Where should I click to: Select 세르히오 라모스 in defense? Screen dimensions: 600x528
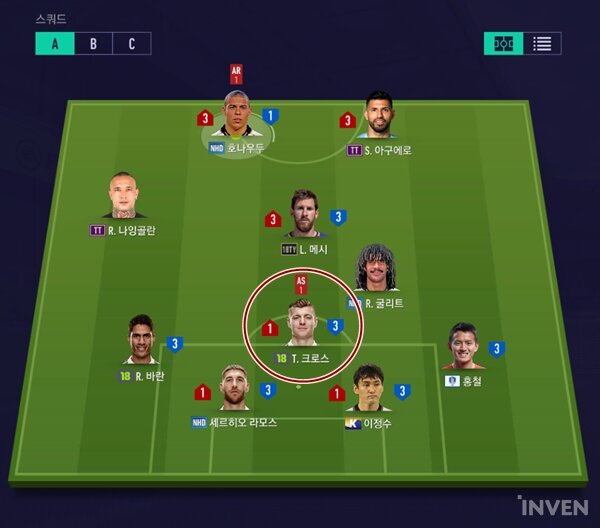tap(234, 390)
